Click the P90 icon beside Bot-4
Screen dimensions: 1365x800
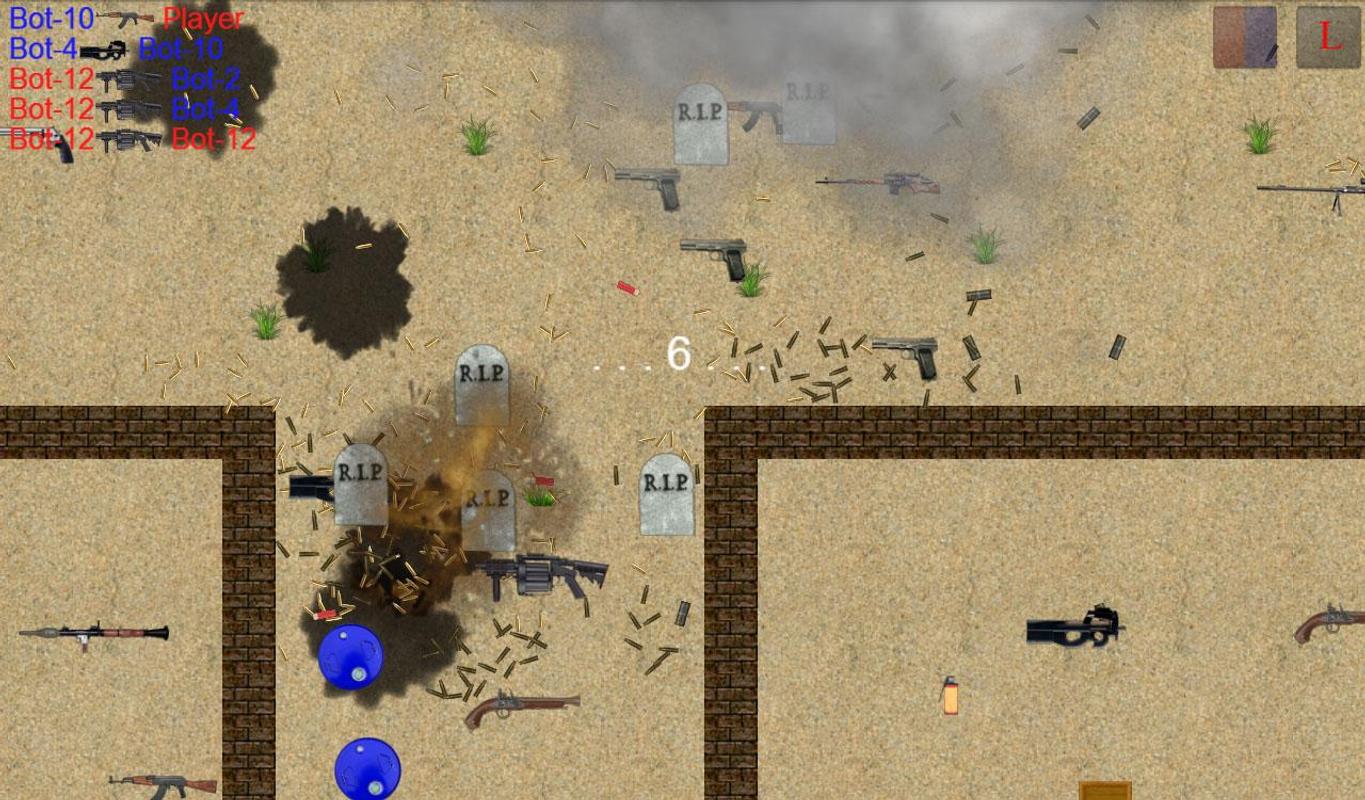click(104, 51)
